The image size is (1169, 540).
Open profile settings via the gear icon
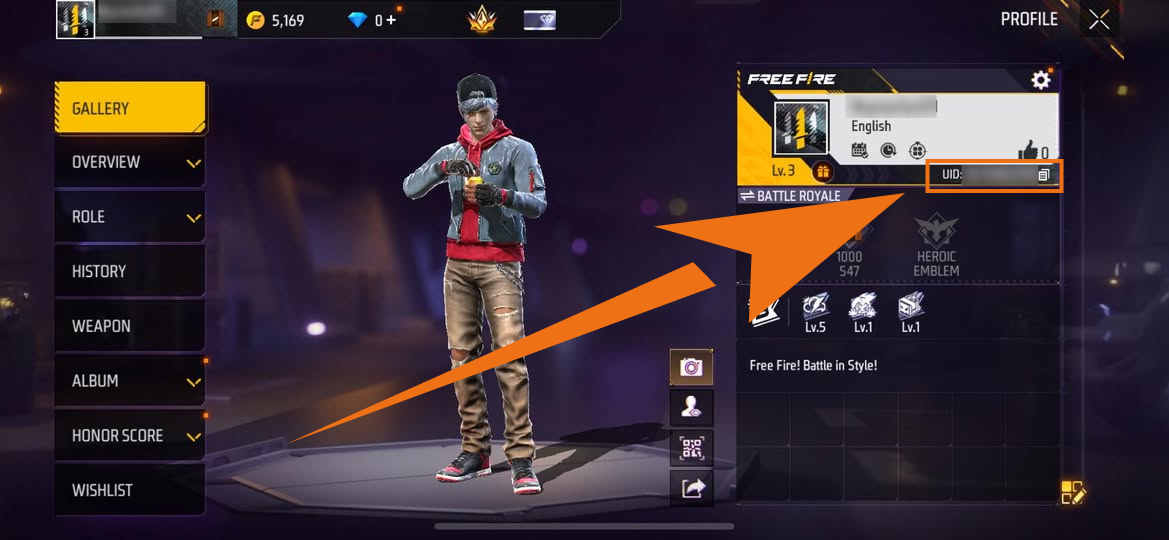point(1041,80)
